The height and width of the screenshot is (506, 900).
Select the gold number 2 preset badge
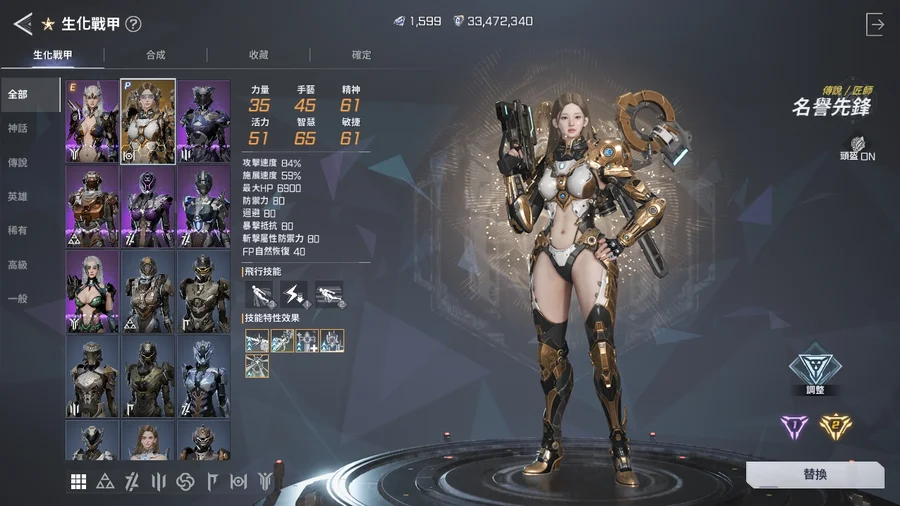[x=837, y=427]
